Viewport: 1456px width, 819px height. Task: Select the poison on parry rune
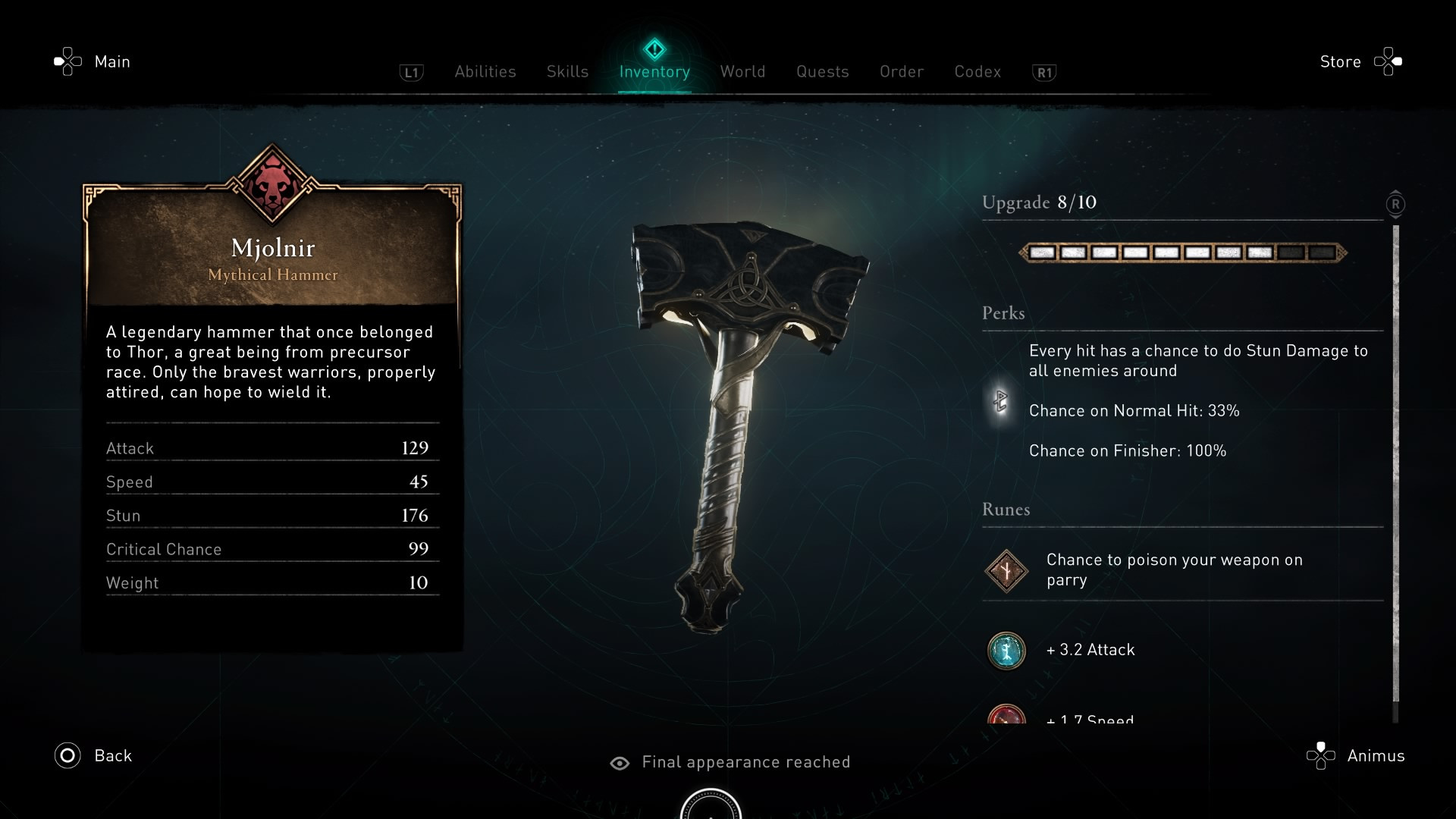pos(1006,570)
